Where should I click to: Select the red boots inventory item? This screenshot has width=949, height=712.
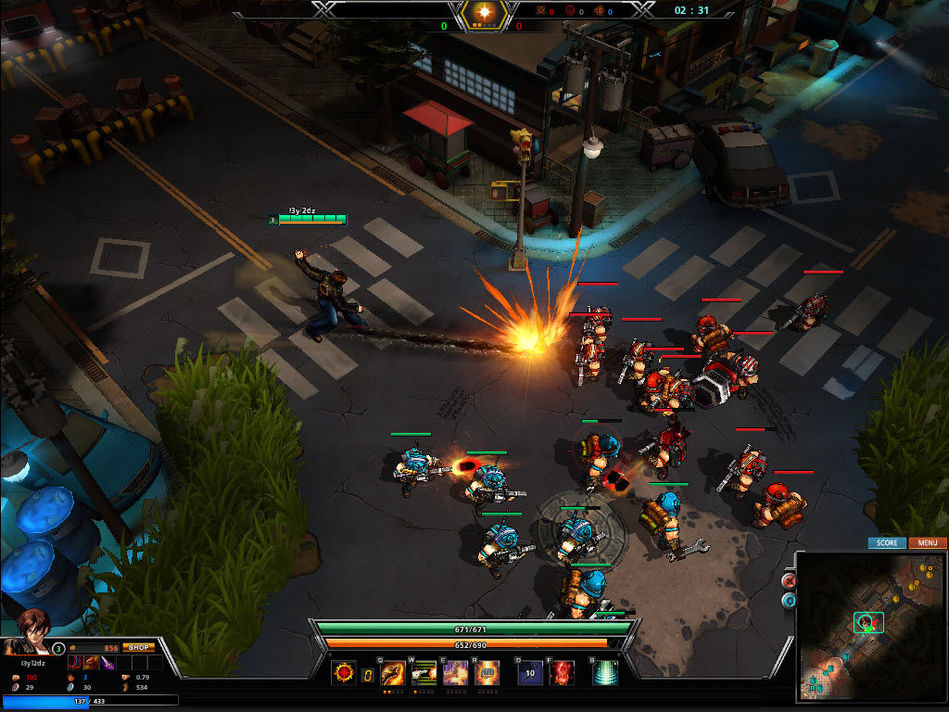(75, 663)
